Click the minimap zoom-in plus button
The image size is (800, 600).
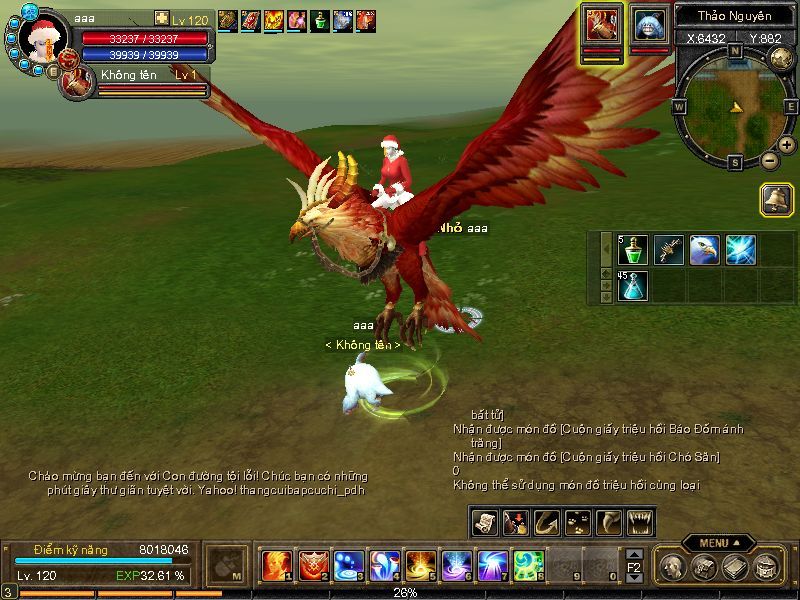pos(786,145)
